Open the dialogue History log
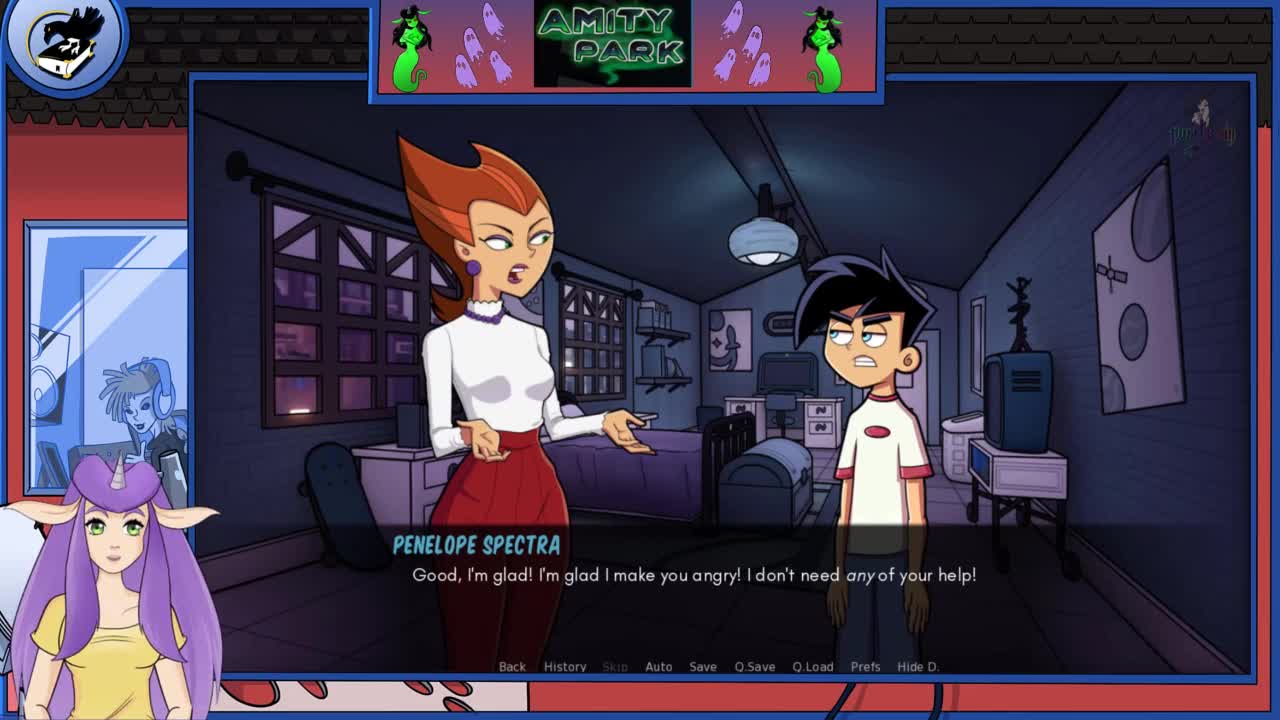Viewport: 1280px width, 720px height. tap(565, 667)
